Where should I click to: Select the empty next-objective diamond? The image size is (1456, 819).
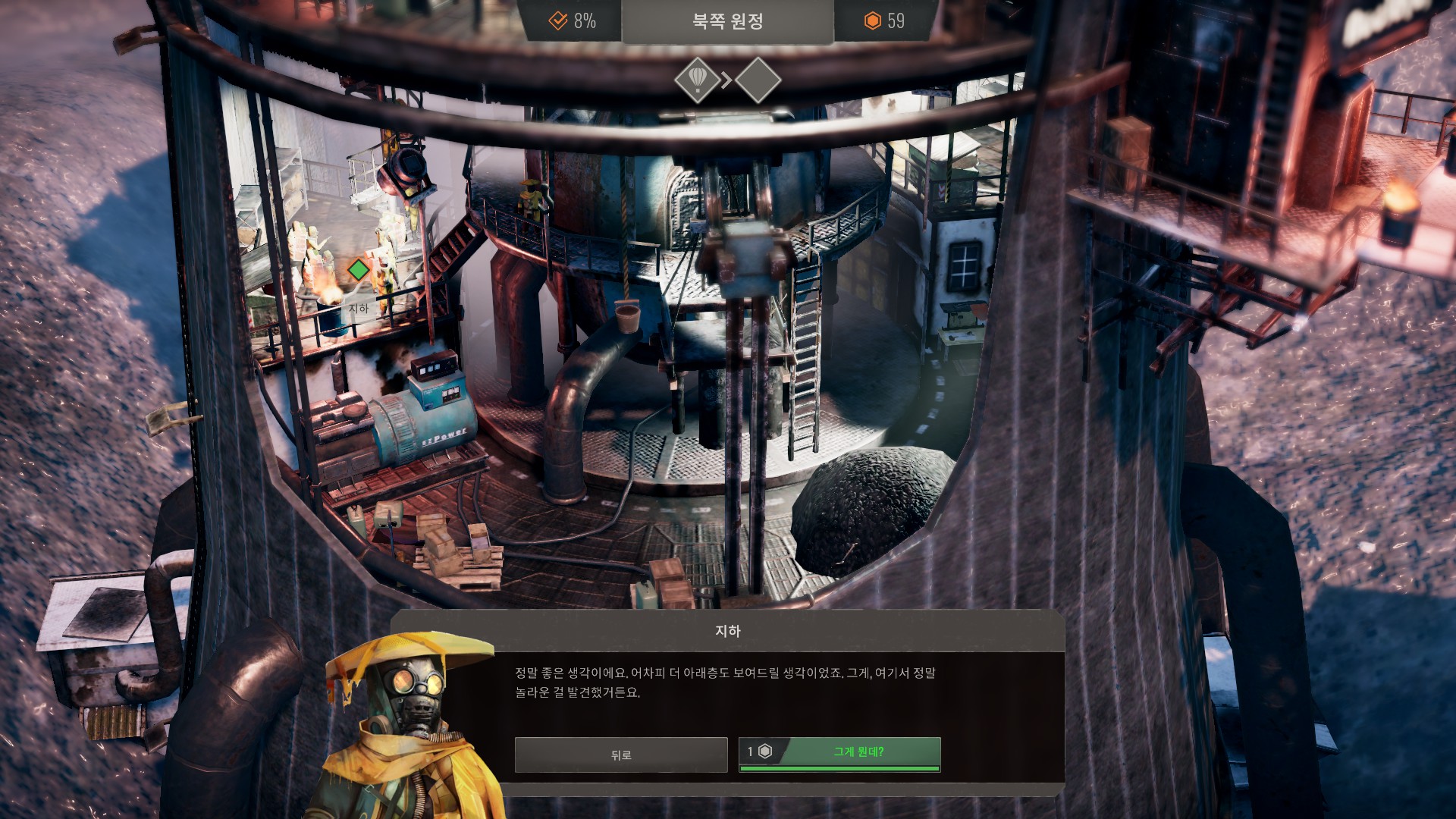point(758,79)
